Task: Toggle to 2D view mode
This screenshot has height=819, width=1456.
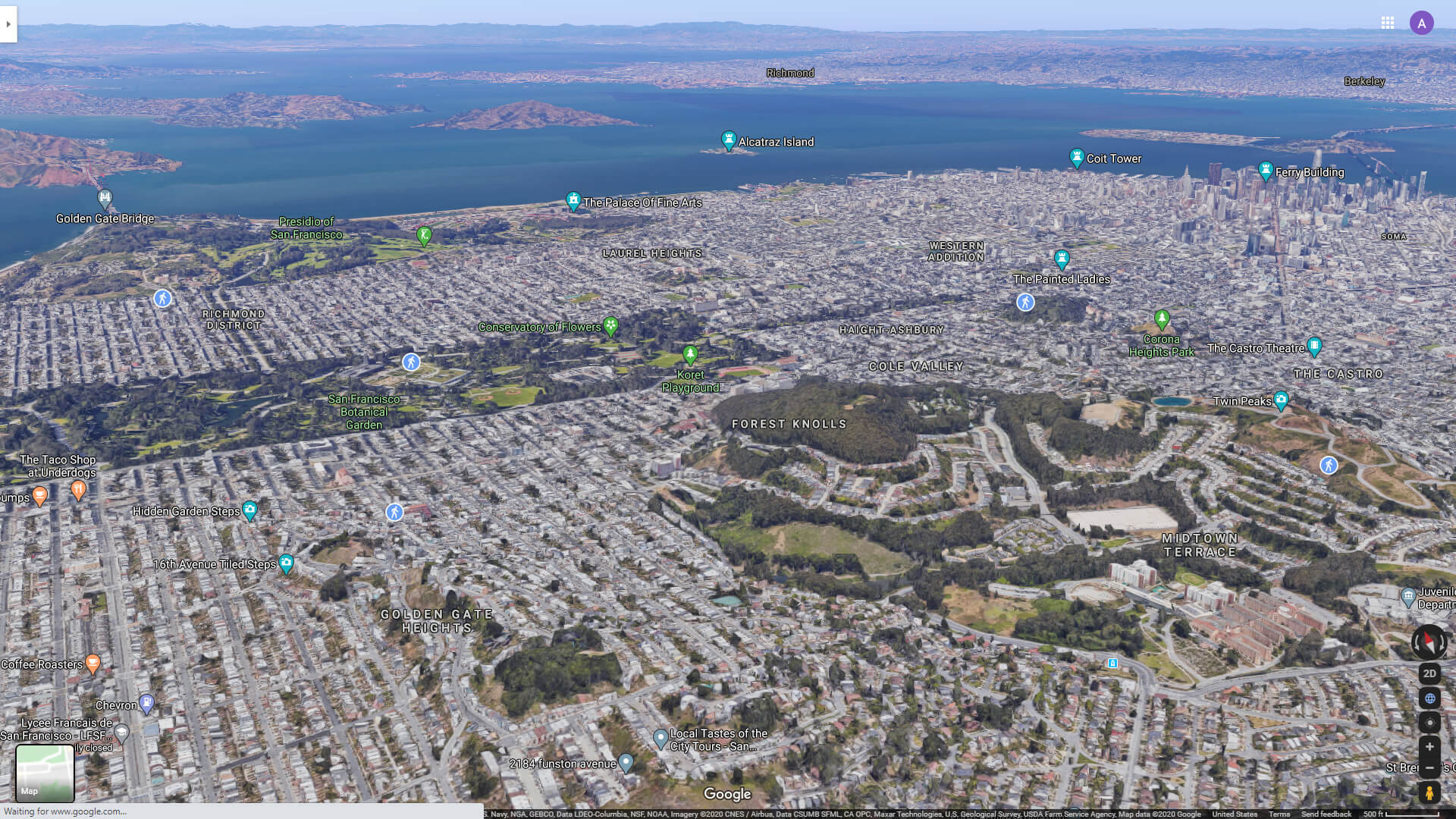Action: pos(1429,673)
